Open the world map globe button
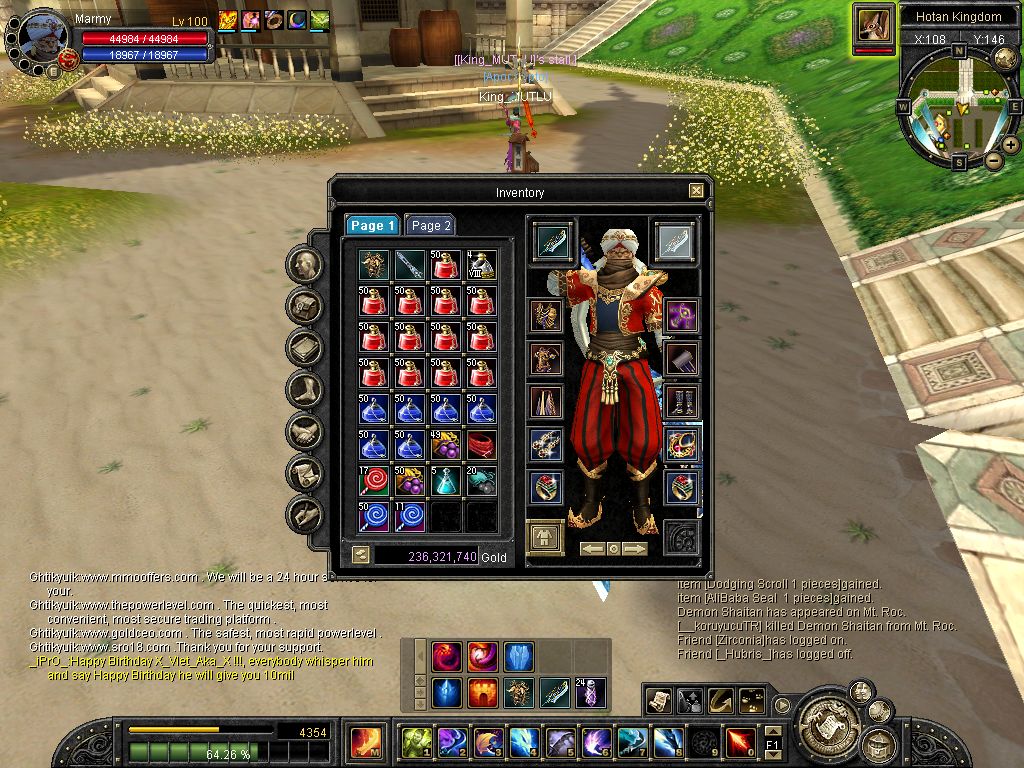This screenshot has height=768, width=1024. click(x=1006, y=60)
